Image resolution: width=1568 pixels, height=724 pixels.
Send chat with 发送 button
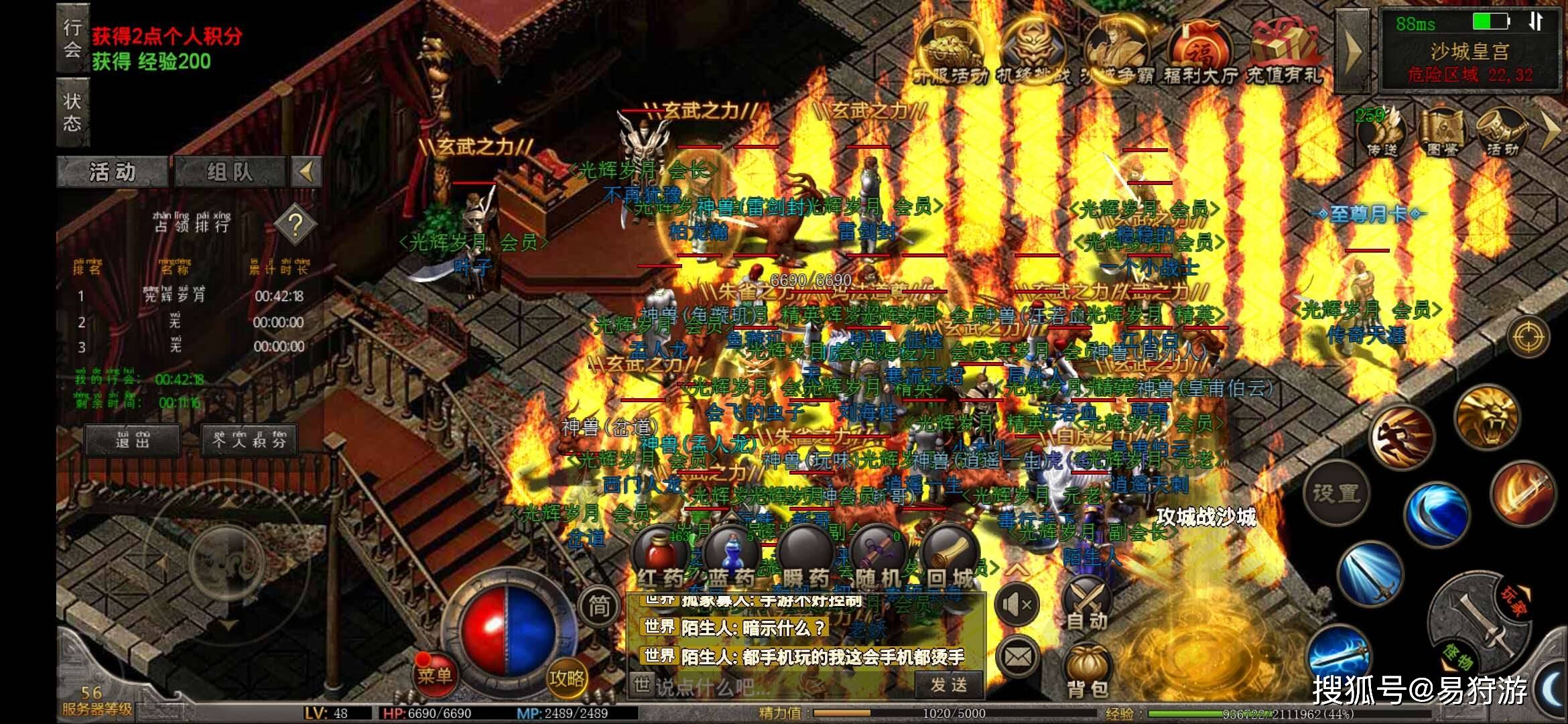click(x=949, y=685)
